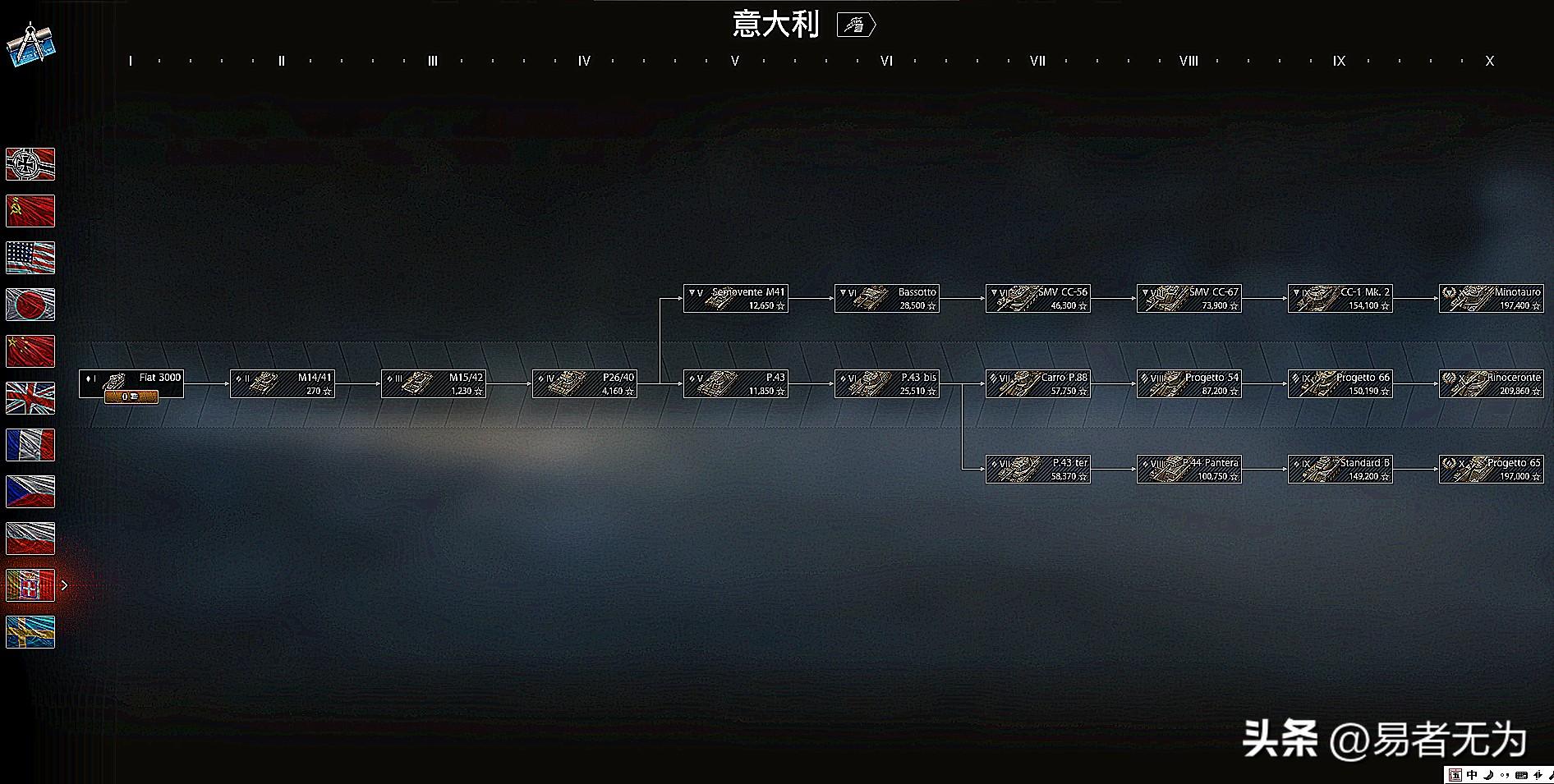Choose the Progetto 65 tank
1554x784 pixels.
pyautogui.click(x=1492, y=469)
